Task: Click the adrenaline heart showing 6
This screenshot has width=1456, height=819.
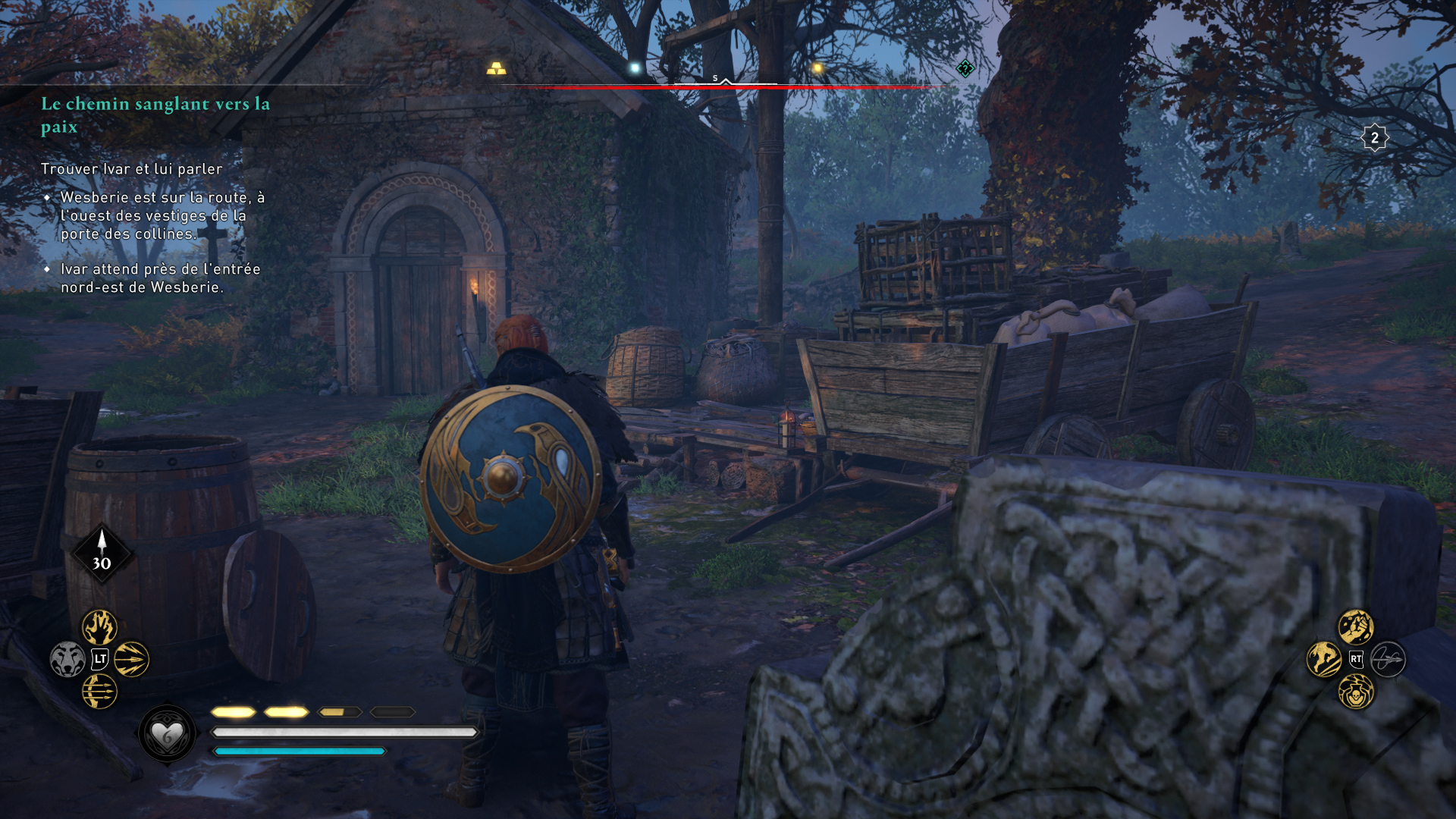Action: [x=168, y=734]
